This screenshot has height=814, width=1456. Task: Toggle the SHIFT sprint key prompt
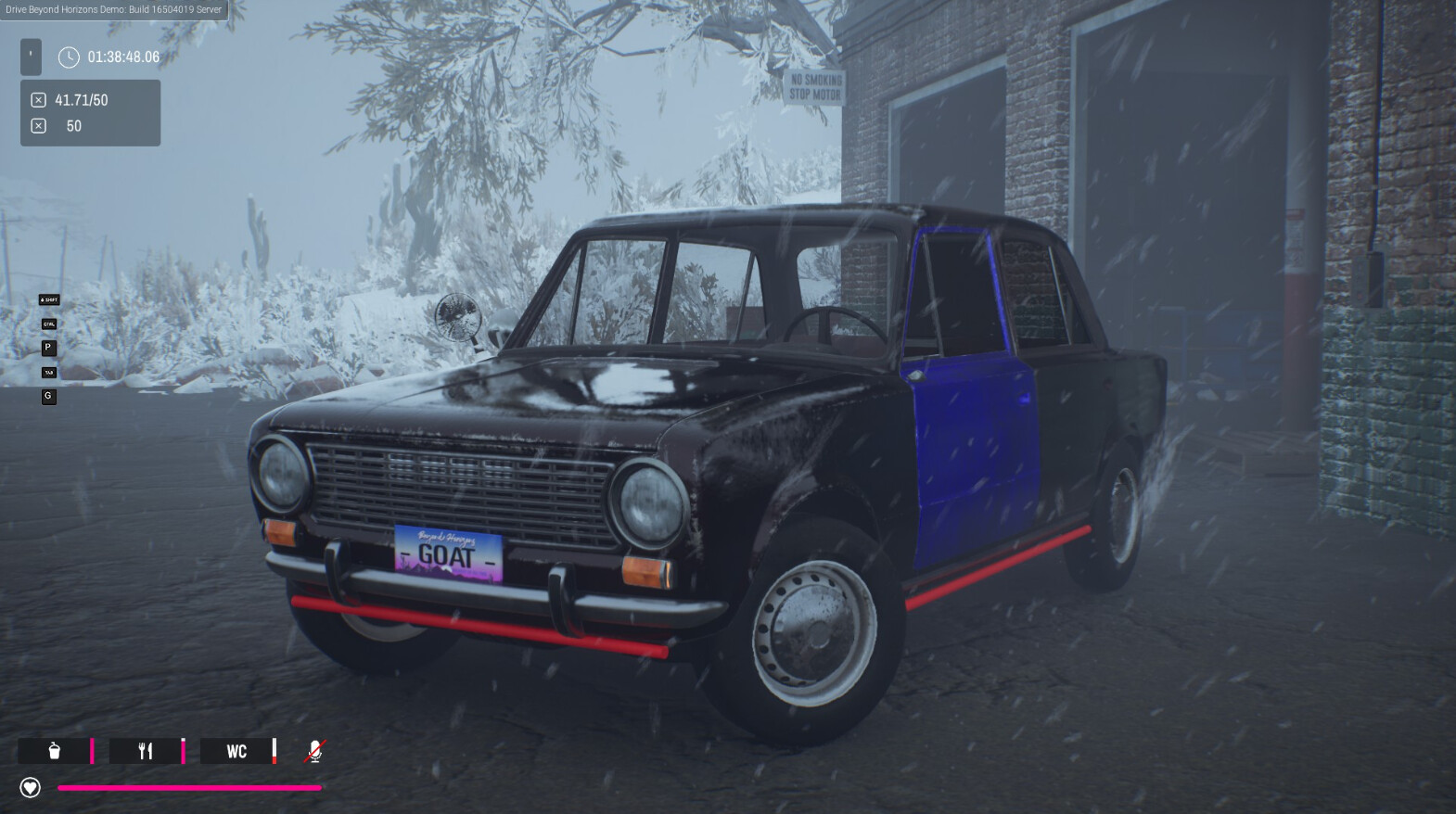(48, 299)
